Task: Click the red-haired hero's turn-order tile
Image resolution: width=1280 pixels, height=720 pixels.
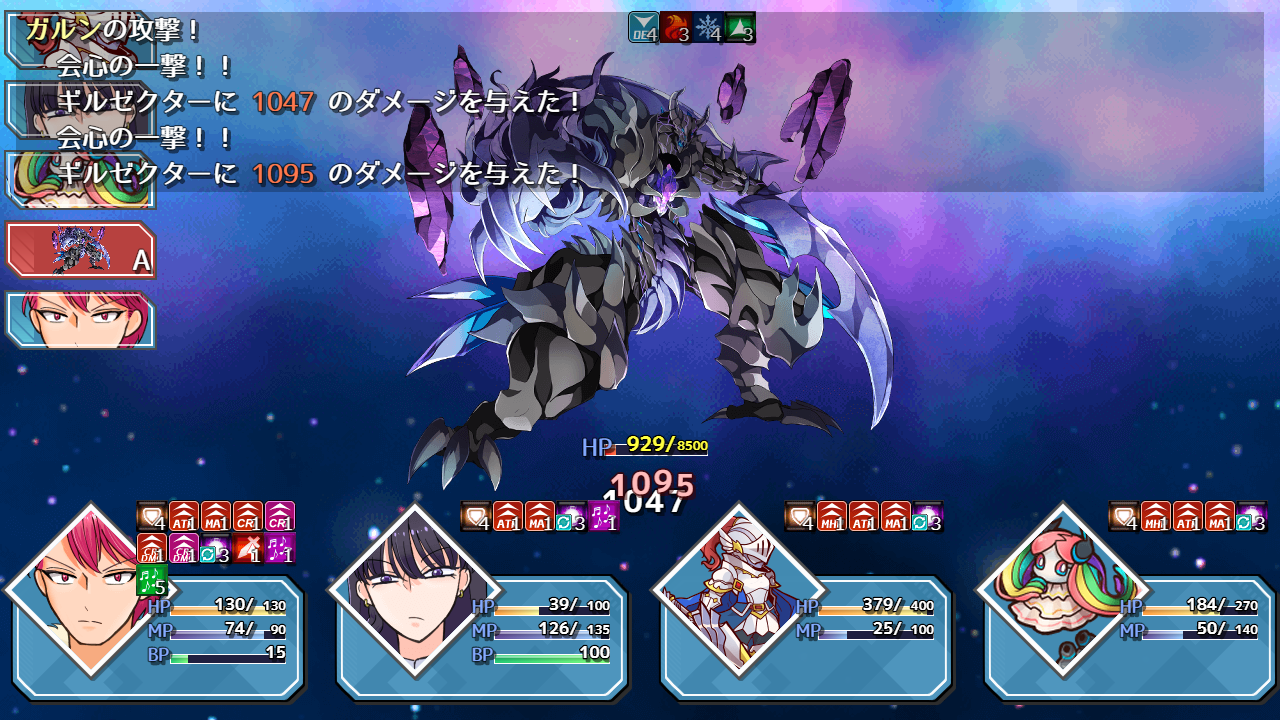Action: coord(80,320)
